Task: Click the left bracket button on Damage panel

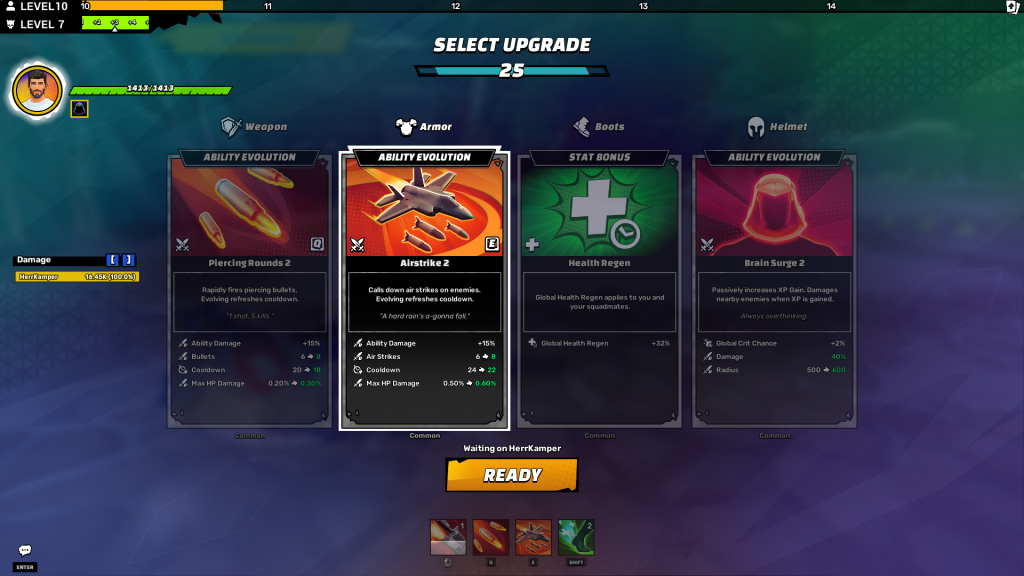Action: (x=113, y=260)
